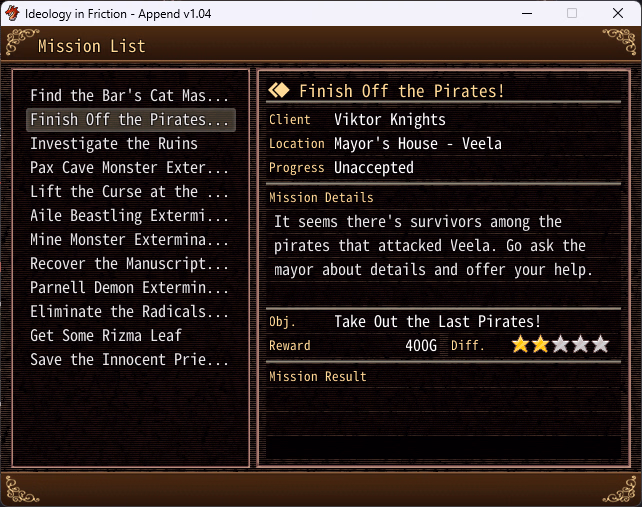Open the Recover the Manuscript mission
642x507 pixels.
130,264
